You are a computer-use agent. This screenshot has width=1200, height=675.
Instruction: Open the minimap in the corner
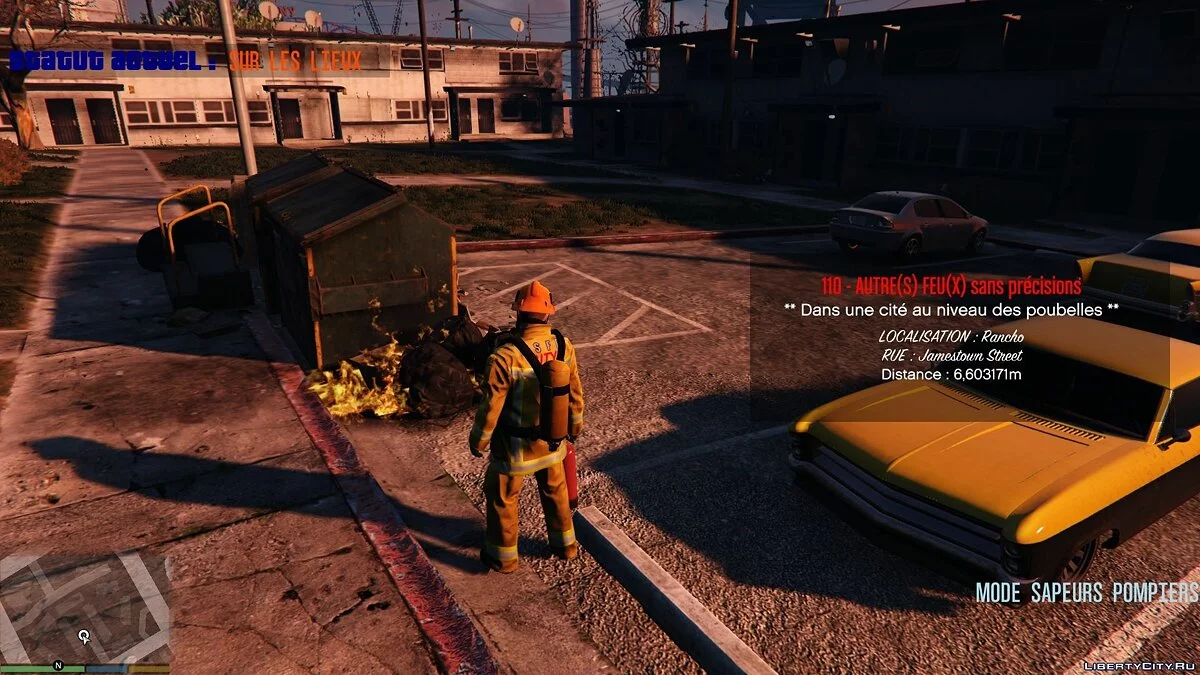85,607
